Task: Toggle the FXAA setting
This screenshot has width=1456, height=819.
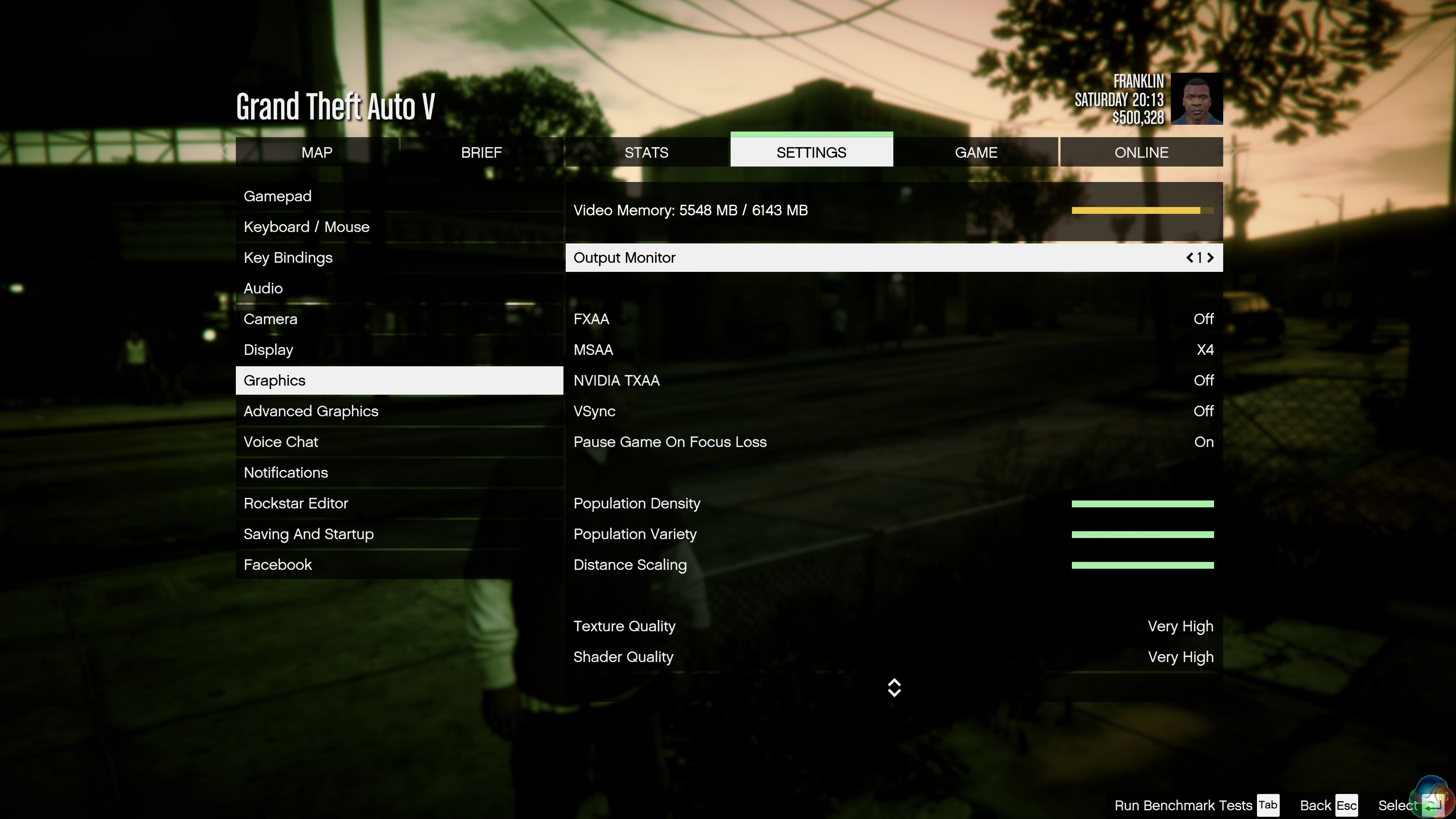Action: click(x=1203, y=319)
